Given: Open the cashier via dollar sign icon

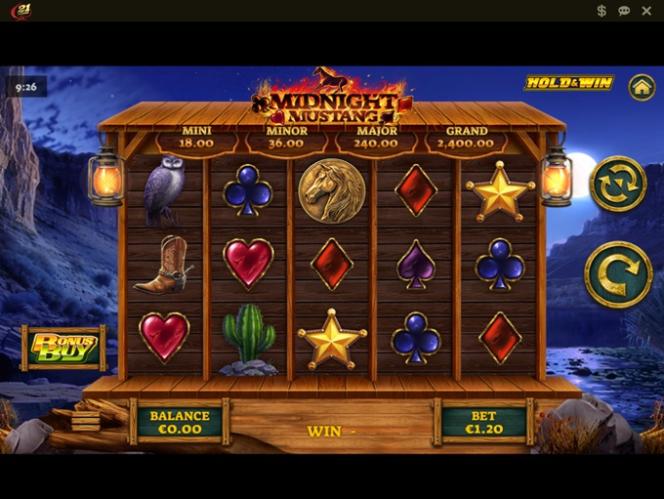Looking at the screenshot, I should pos(601,11).
